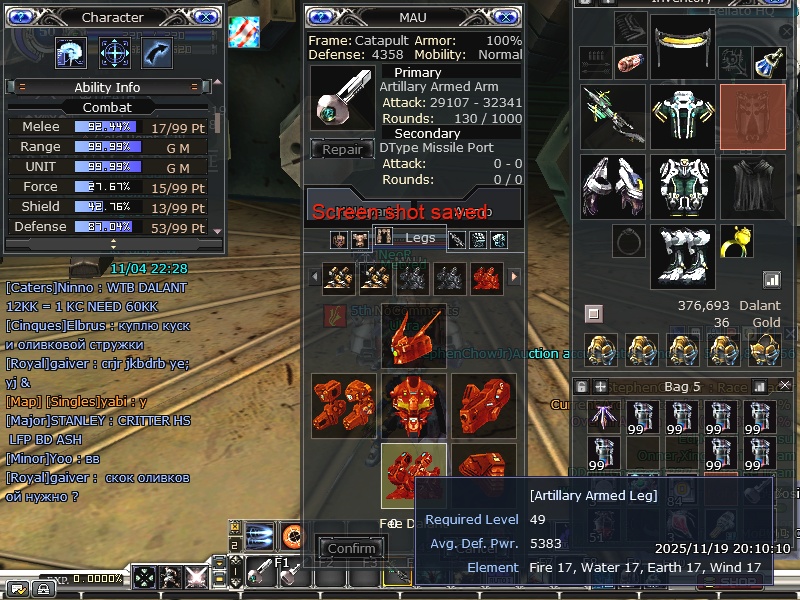Close the Character window
This screenshot has width=800, height=600.
[x=204, y=17]
